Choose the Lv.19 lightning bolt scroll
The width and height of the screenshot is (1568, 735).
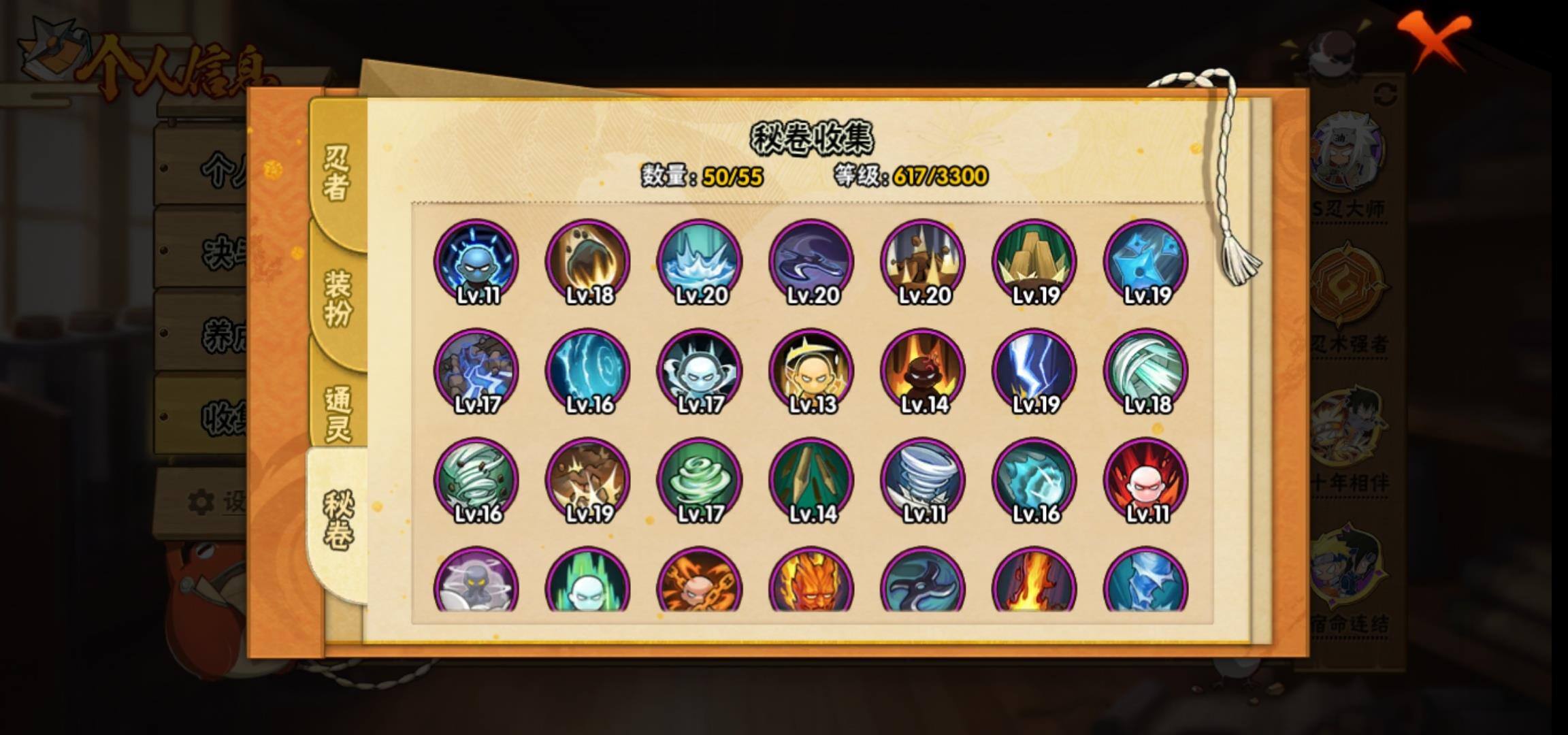(1034, 371)
